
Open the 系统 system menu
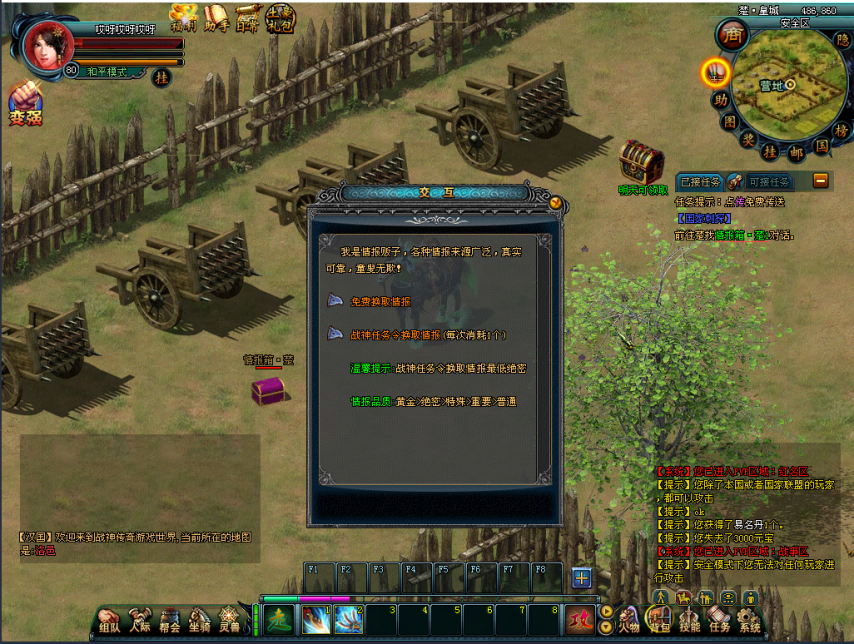coord(749,619)
